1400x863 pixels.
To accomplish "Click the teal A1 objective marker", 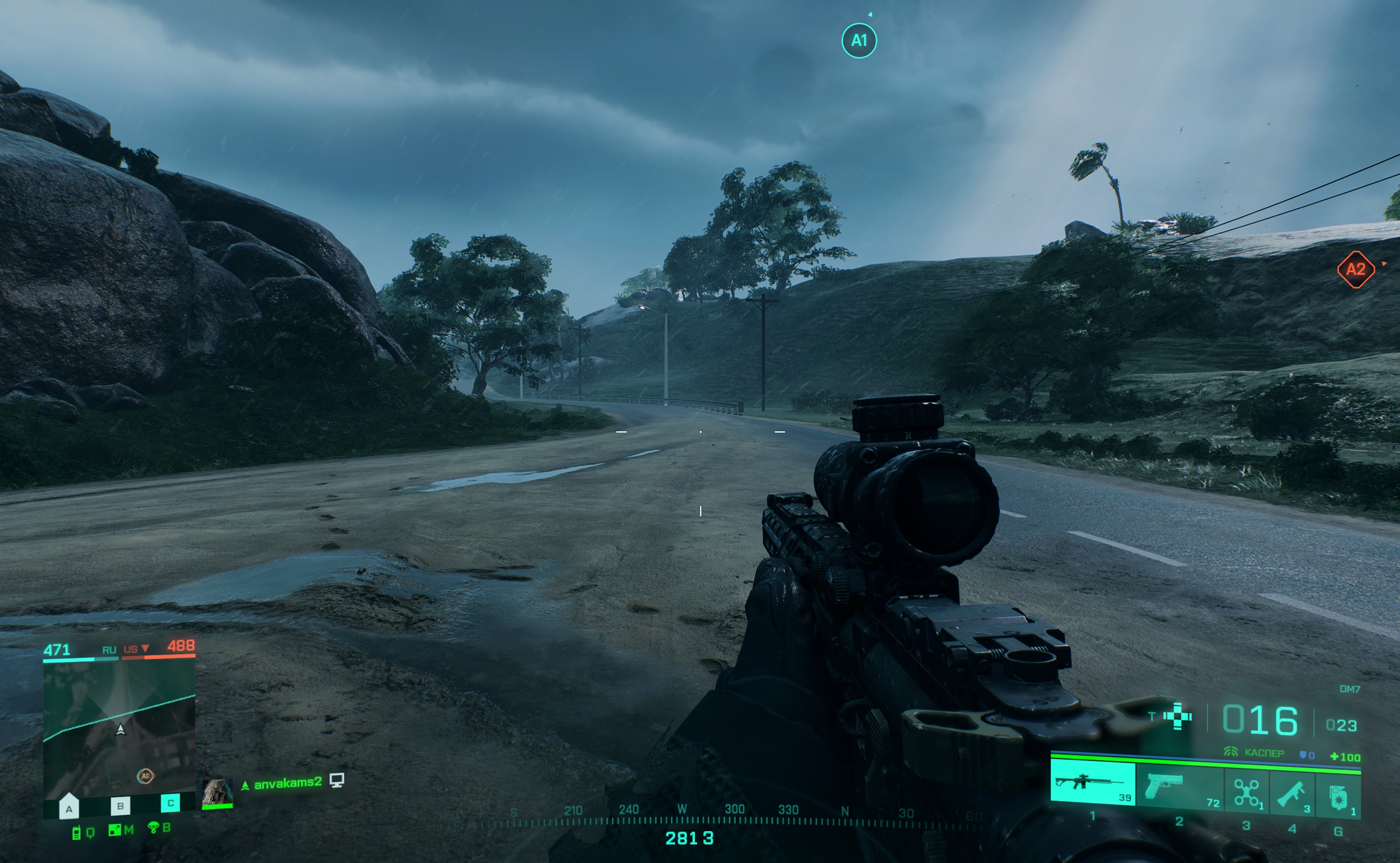I will point(859,41).
